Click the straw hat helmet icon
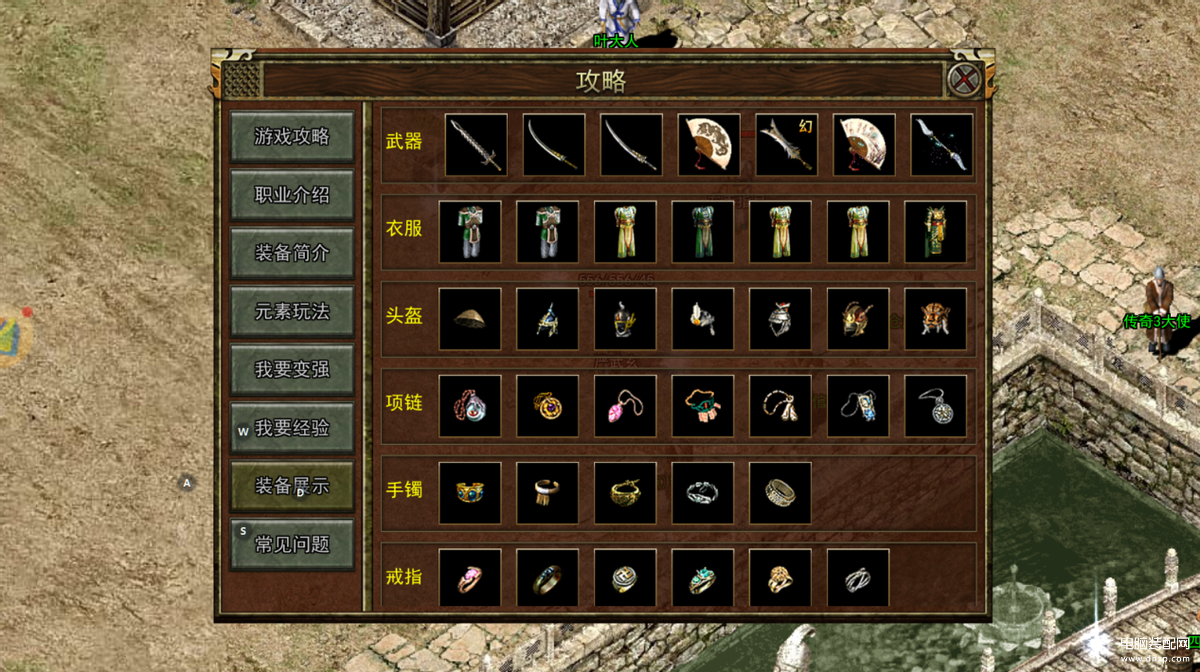Viewport: 1200px width, 672px height. tap(470, 319)
